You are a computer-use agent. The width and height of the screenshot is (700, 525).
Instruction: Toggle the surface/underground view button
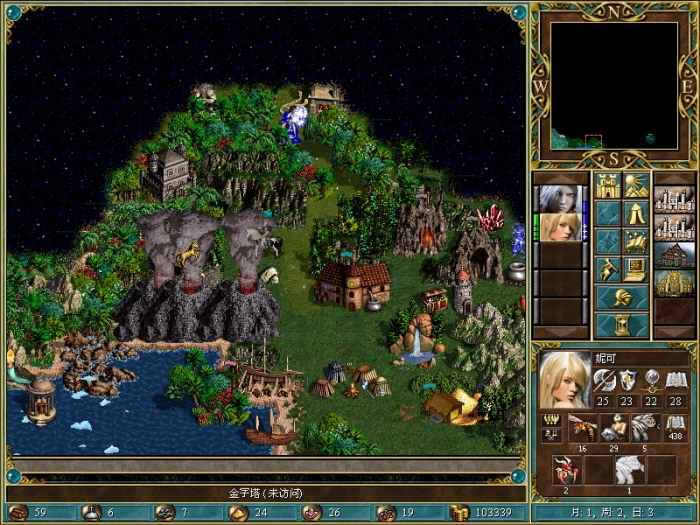[636, 185]
